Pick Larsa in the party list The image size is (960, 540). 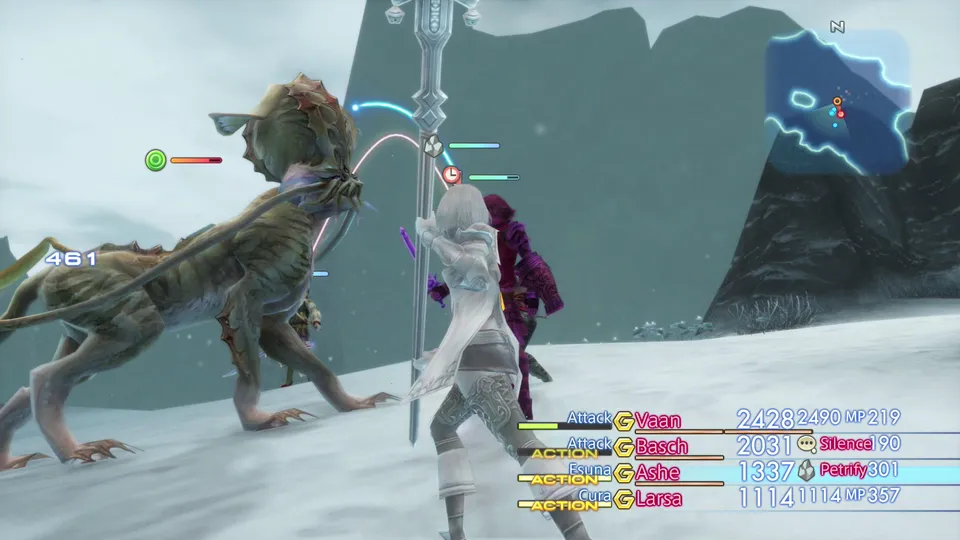click(658, 498)
